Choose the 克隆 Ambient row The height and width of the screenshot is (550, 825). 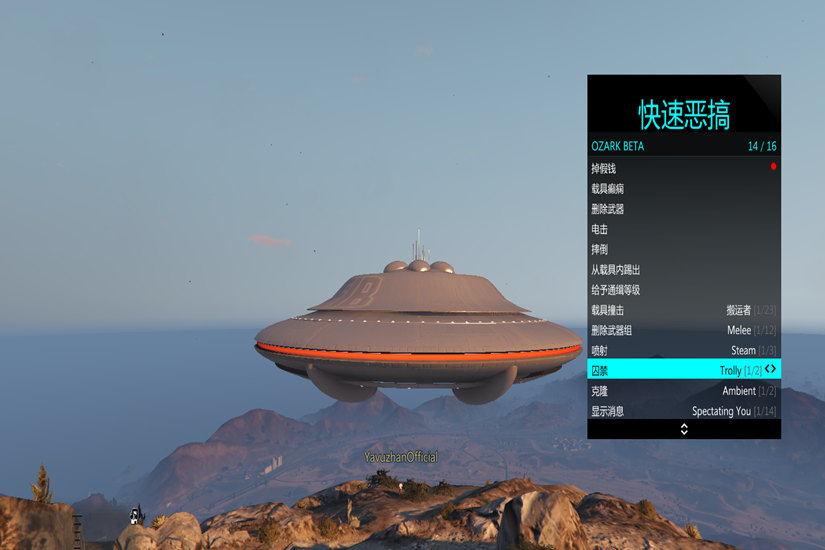pyautogui.click(x=683, y=391)
